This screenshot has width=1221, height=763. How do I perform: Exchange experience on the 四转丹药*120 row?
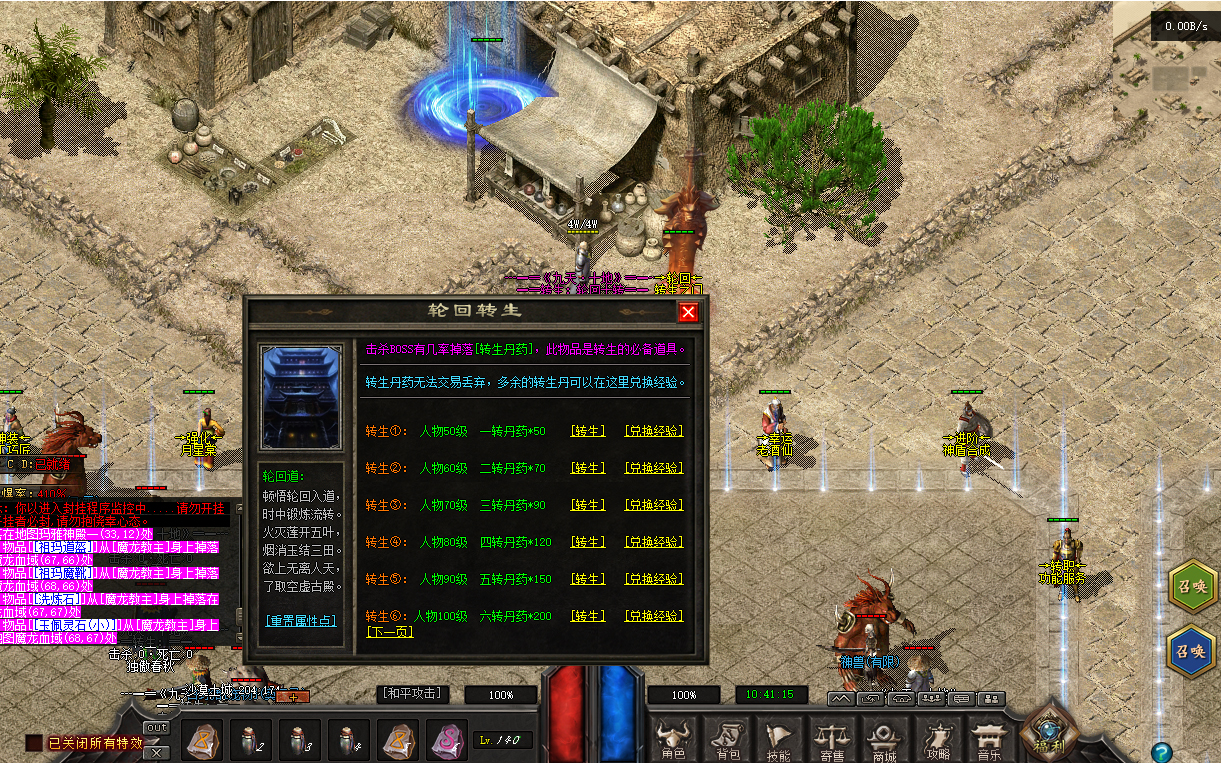pos(654,542)
